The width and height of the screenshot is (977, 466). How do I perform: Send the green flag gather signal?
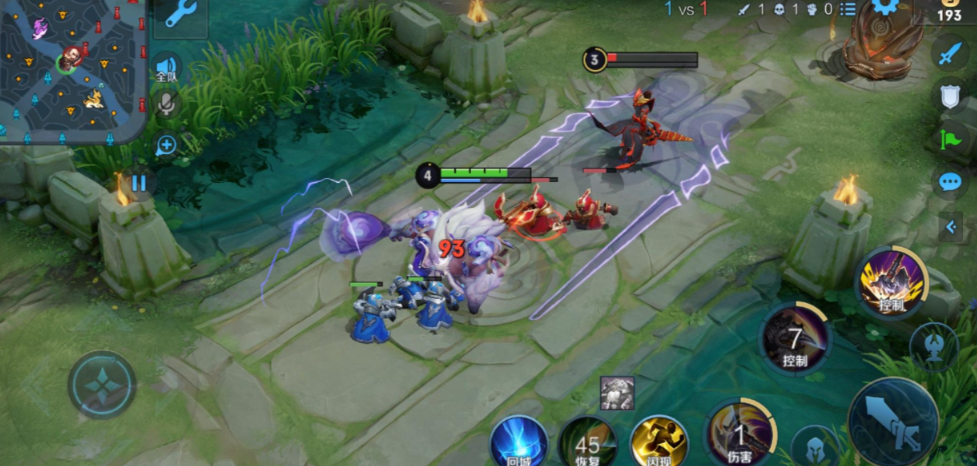[x=948, y=139]
